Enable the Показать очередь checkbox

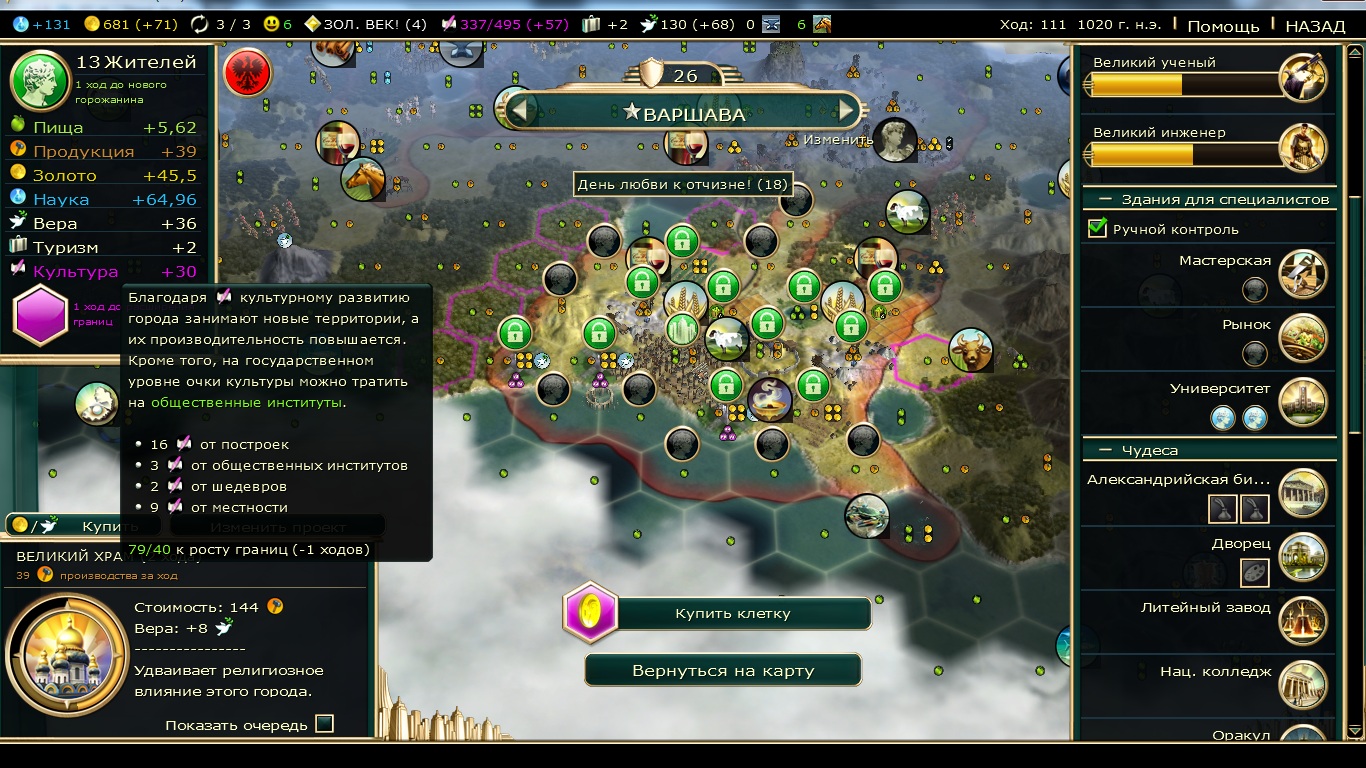[x=324, y=724]
